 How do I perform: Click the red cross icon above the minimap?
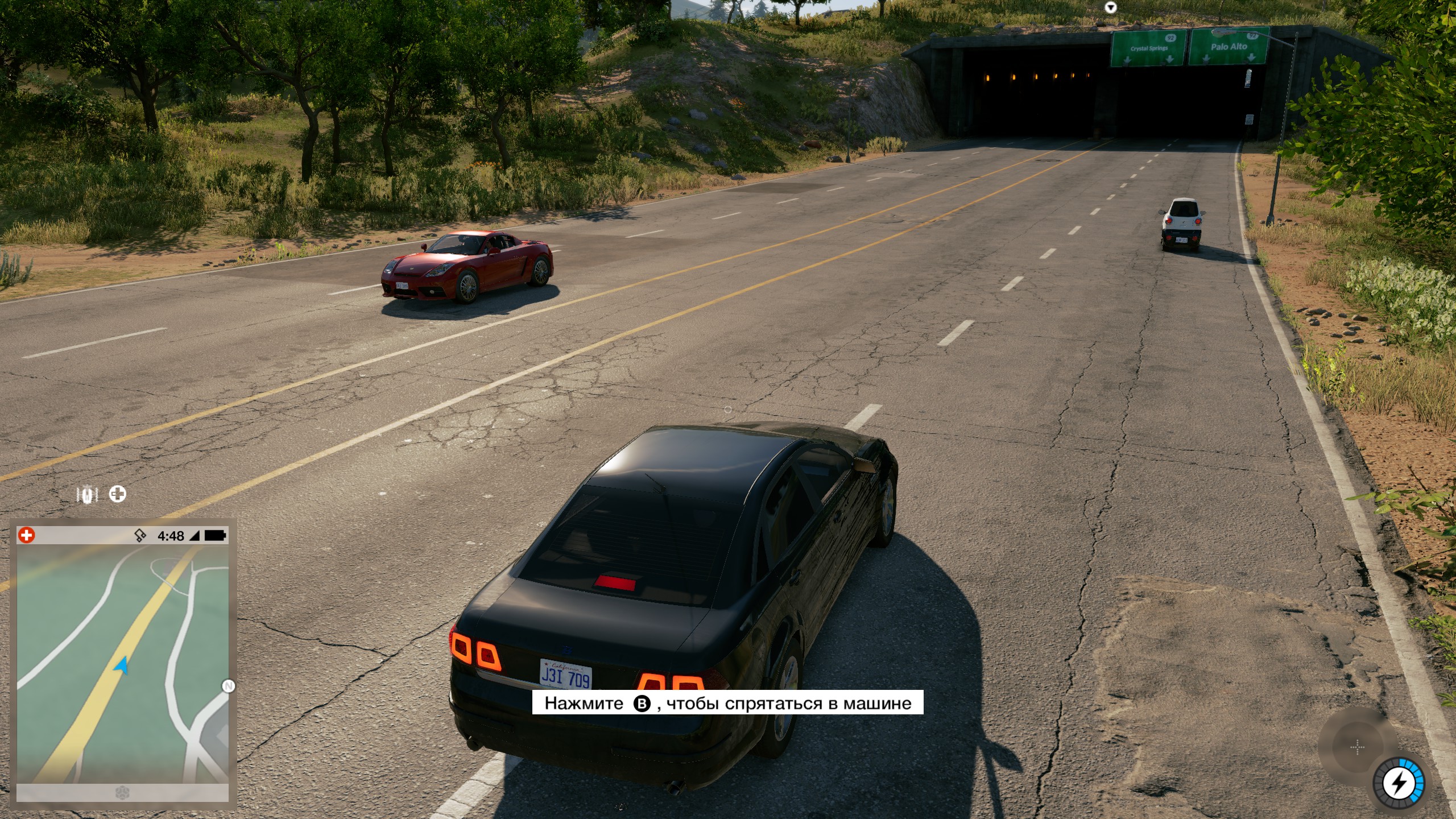26,535
